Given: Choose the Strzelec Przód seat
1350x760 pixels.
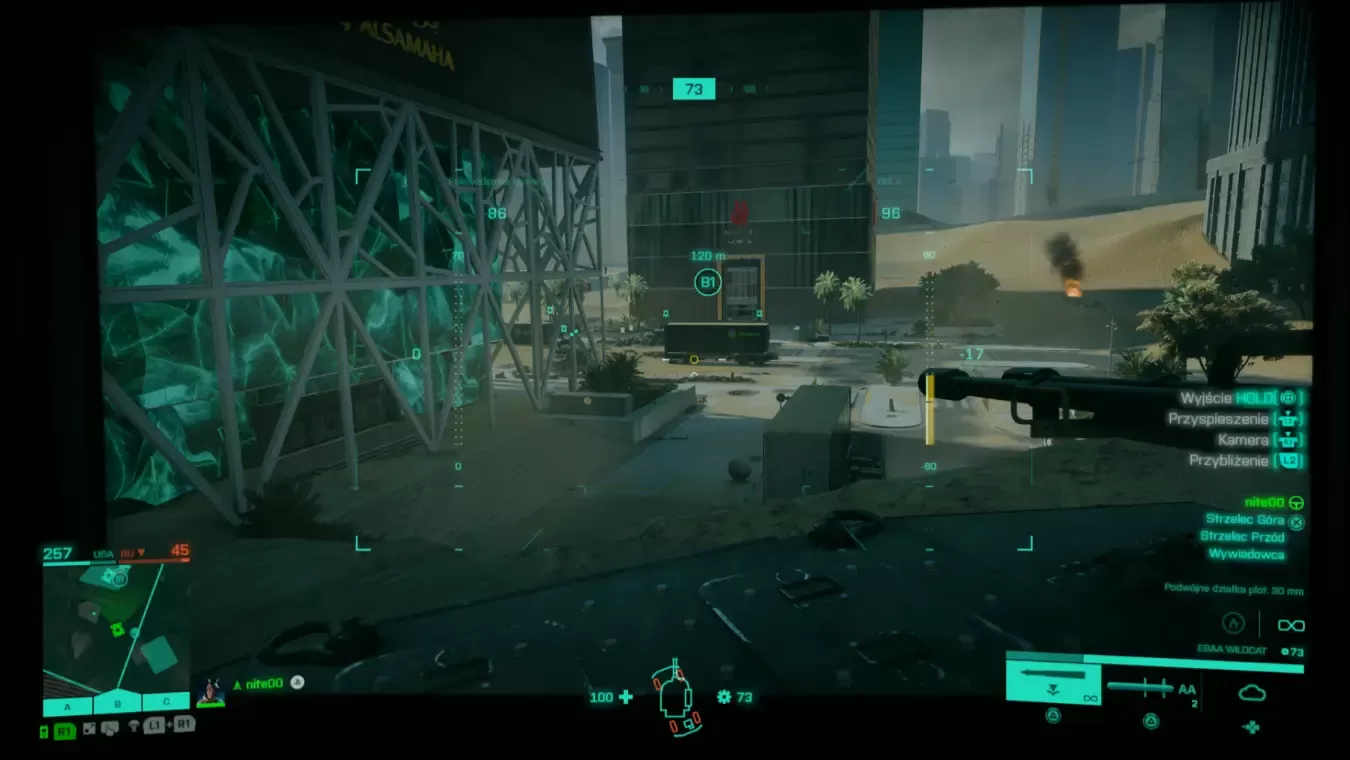Looking at the screenshot, I should (x=1241, y=536).
